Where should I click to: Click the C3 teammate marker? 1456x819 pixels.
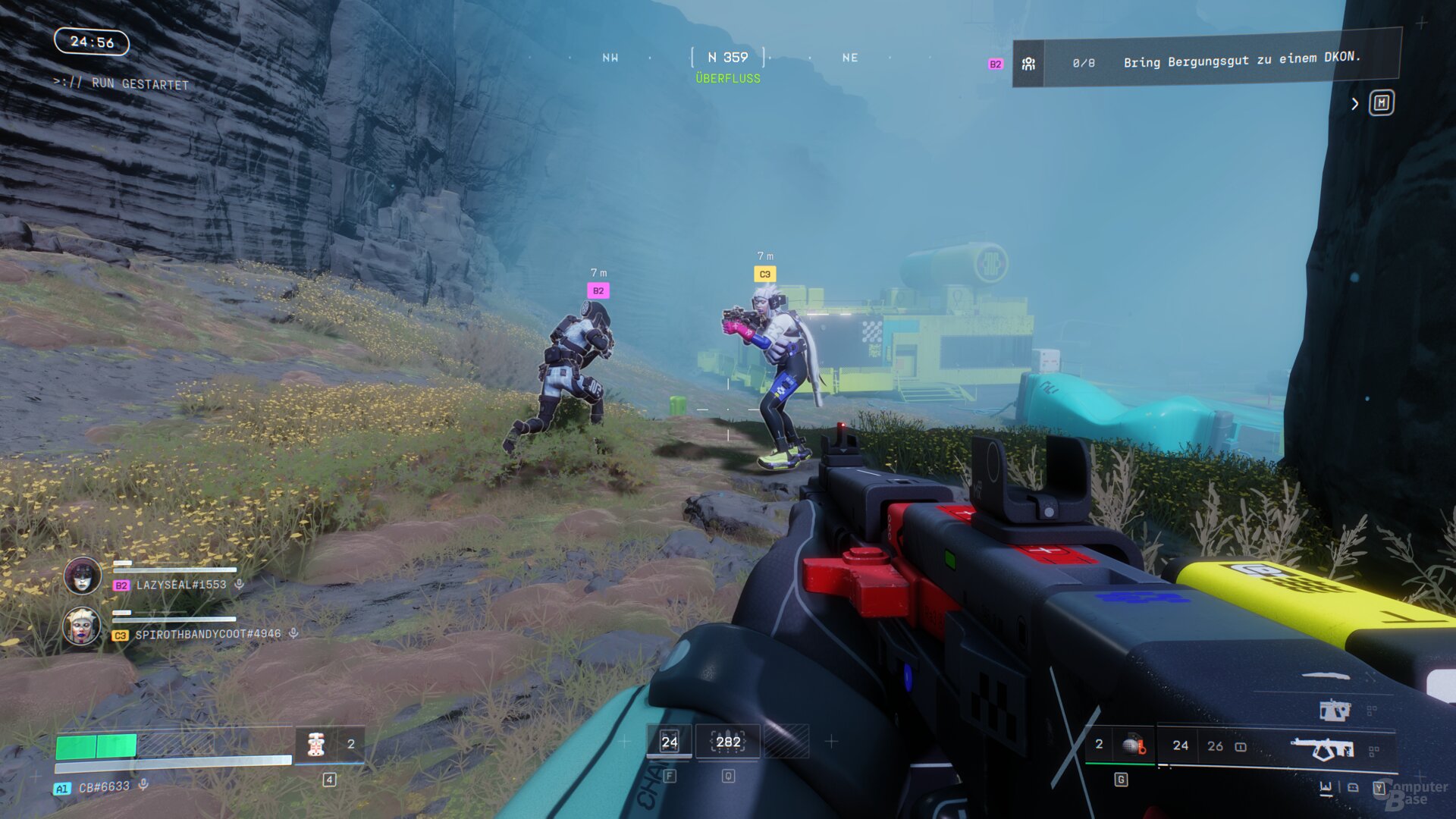click(764, 275)
